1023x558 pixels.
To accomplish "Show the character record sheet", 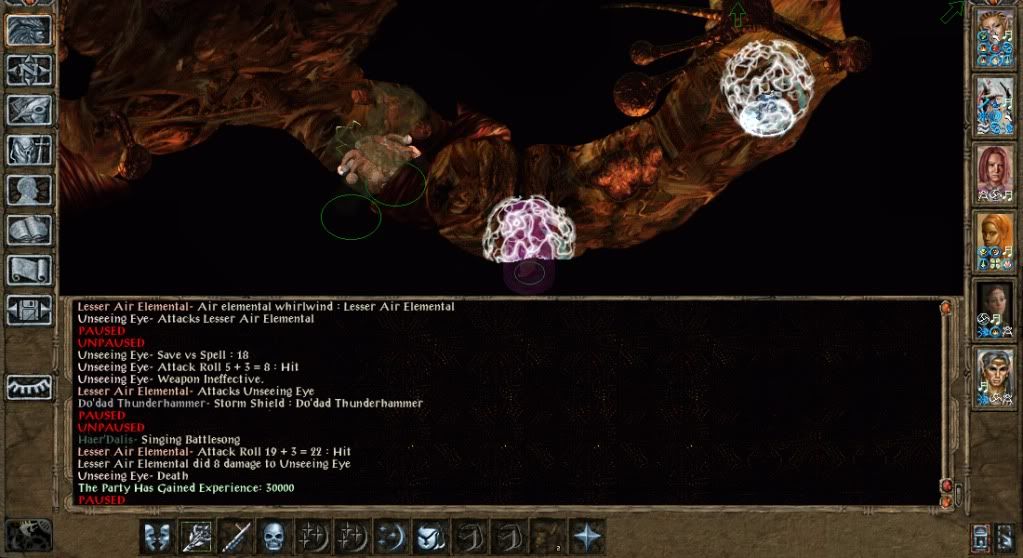I will pyautogui.click(x=29, y=190).
